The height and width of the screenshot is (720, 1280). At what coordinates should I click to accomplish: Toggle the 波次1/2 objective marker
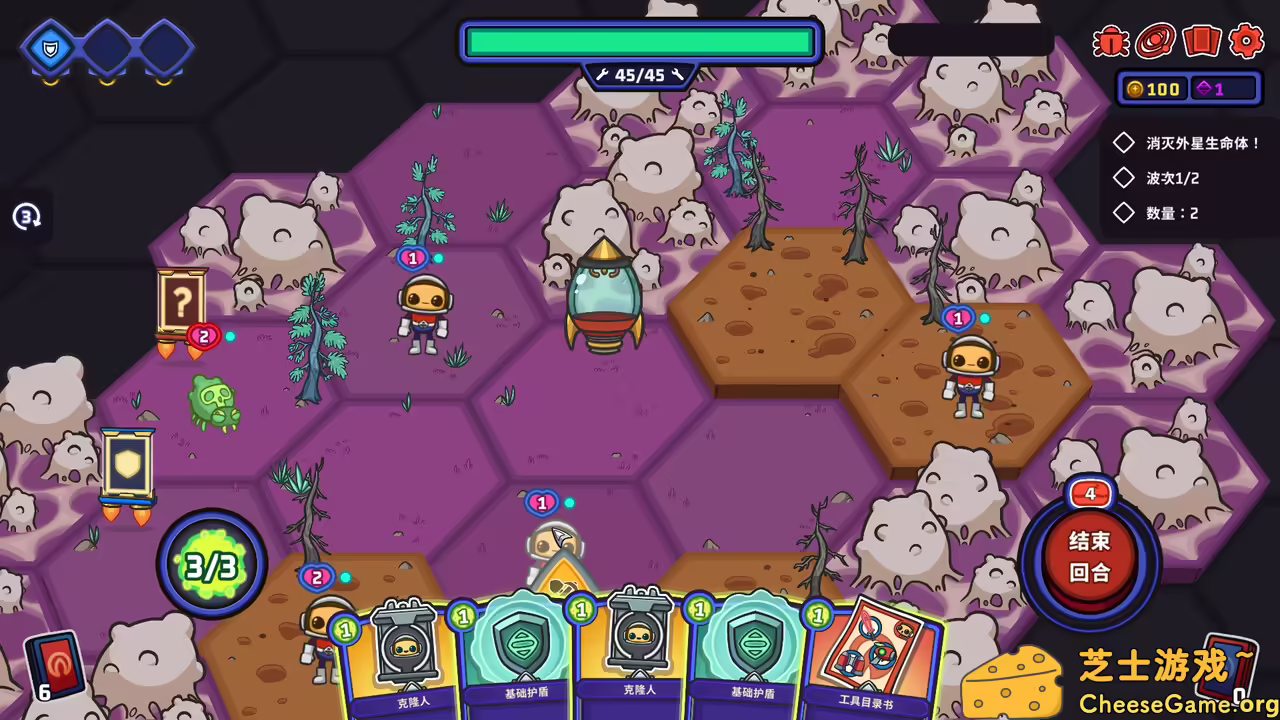[x=1123, y=177]
